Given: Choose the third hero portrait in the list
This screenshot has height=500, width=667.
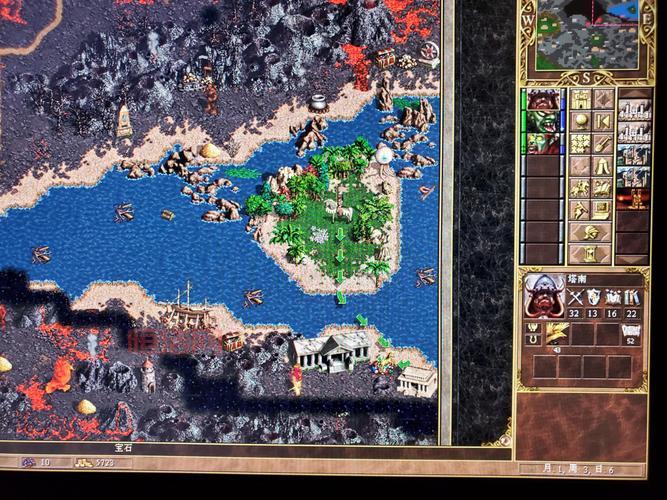Looking at the screenshot, I should [x=543, y=141].
